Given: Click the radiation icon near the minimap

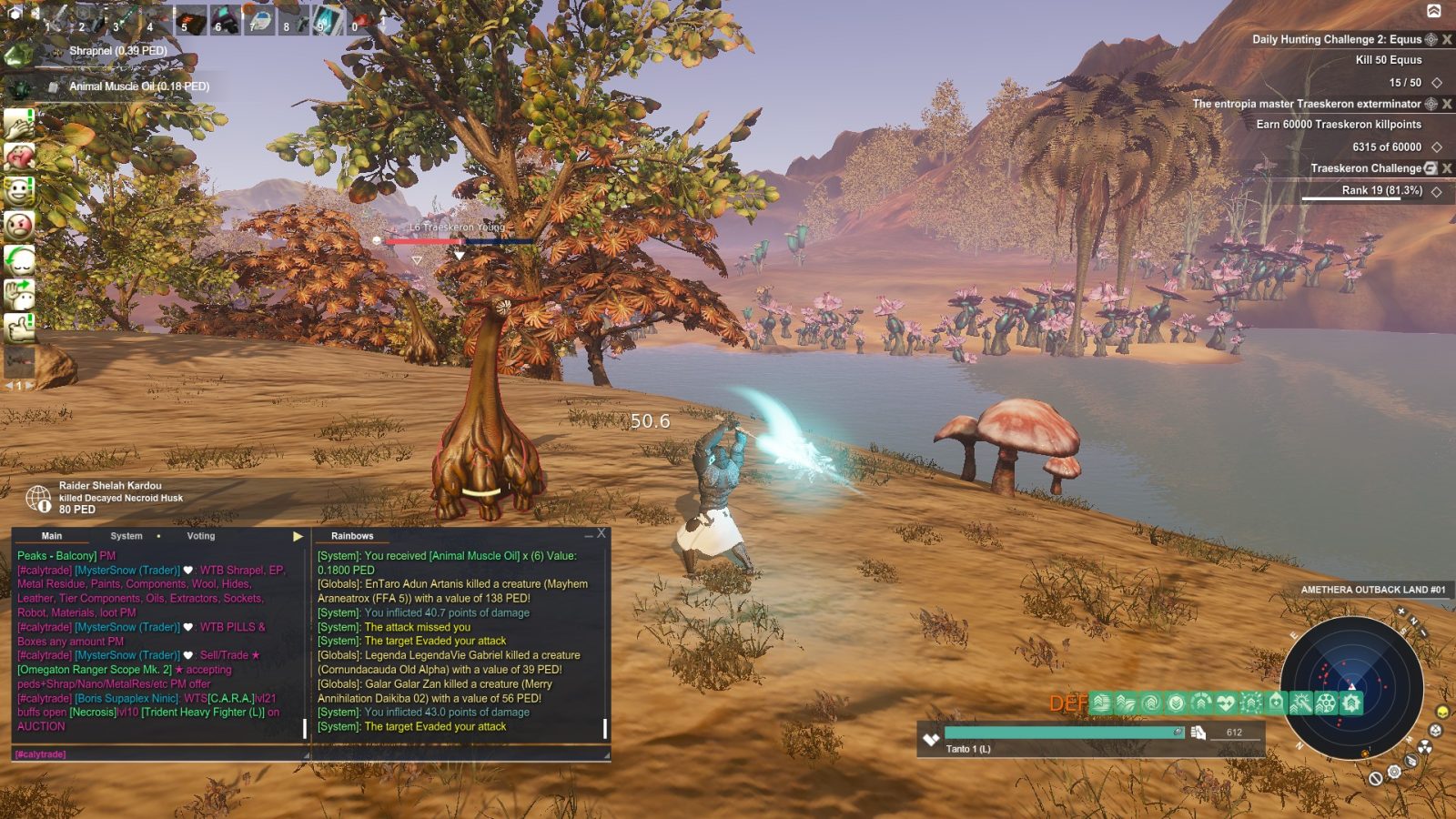Looking at the screenshot, I should coord(1425,746).
